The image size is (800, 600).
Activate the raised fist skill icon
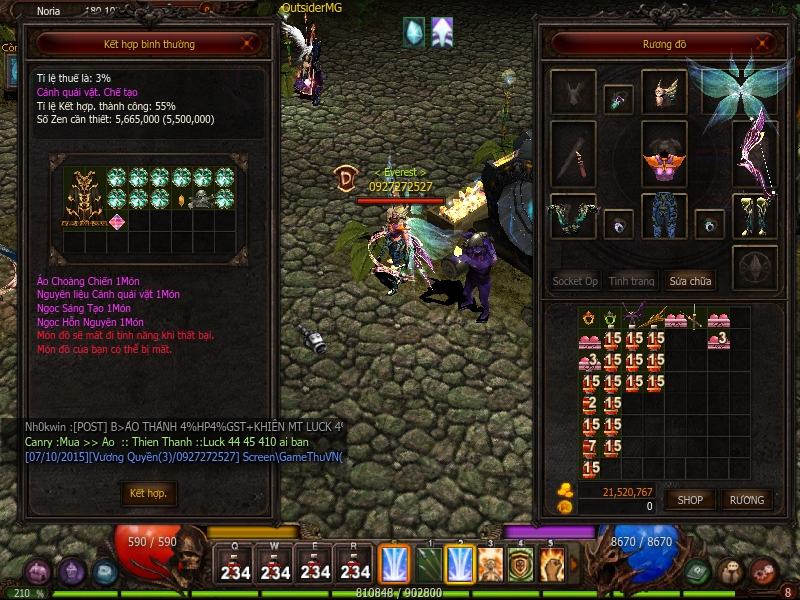(x=552, y=564)
